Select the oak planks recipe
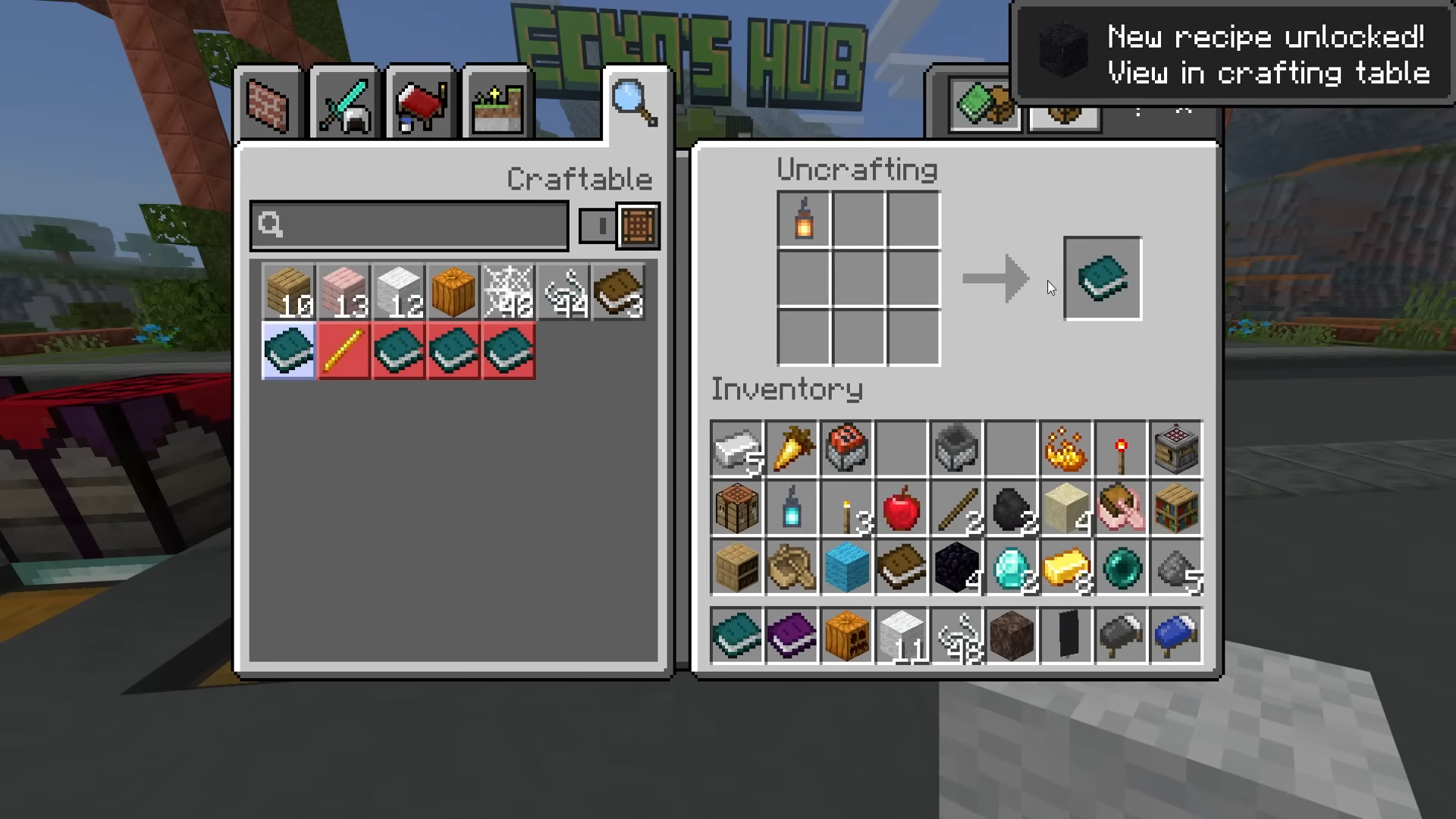This screenshot has width=1456, height=819. click(x=289, y=292)
